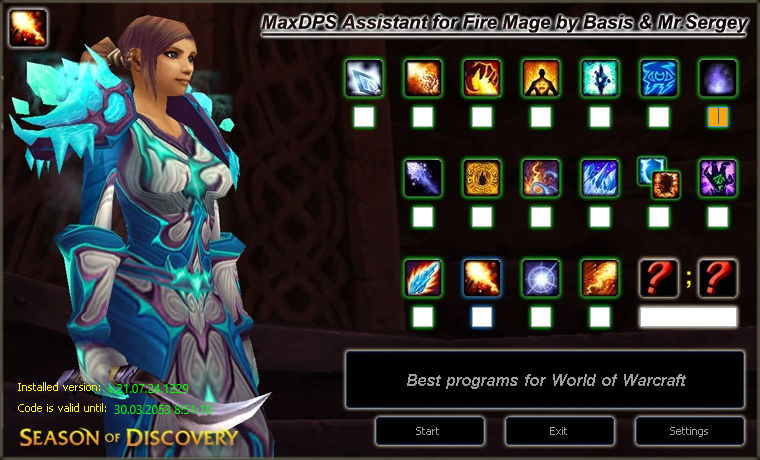Tick the checkbox under the starburst icon

pyautogui.click(x=541, y=317)
